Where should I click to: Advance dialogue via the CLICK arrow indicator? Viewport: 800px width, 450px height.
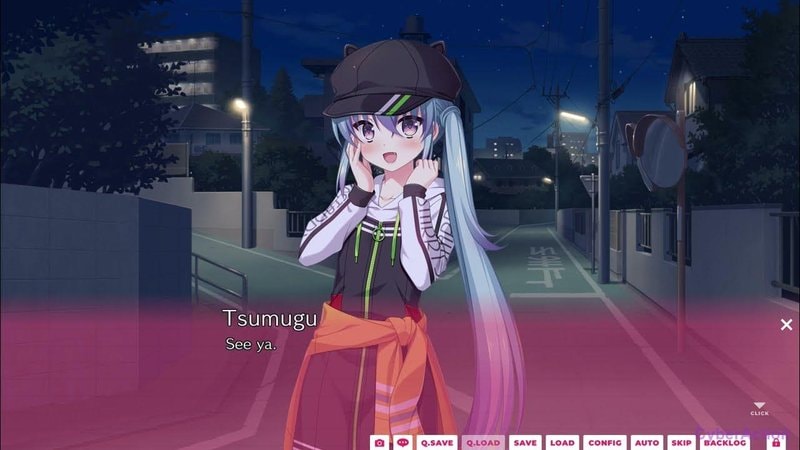[759, 407]
